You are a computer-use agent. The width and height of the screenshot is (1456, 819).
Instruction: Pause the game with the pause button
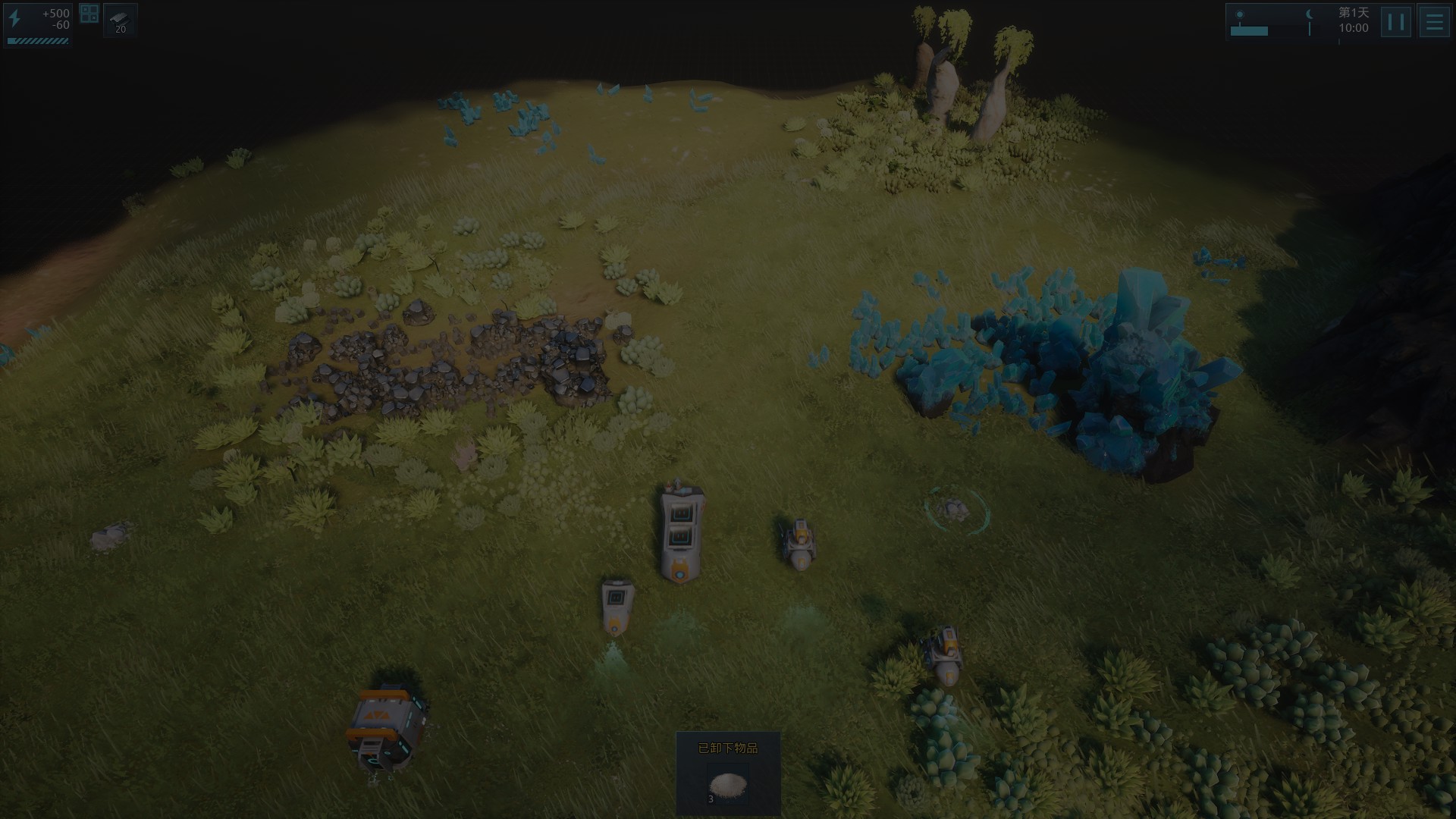(1395, 22)
